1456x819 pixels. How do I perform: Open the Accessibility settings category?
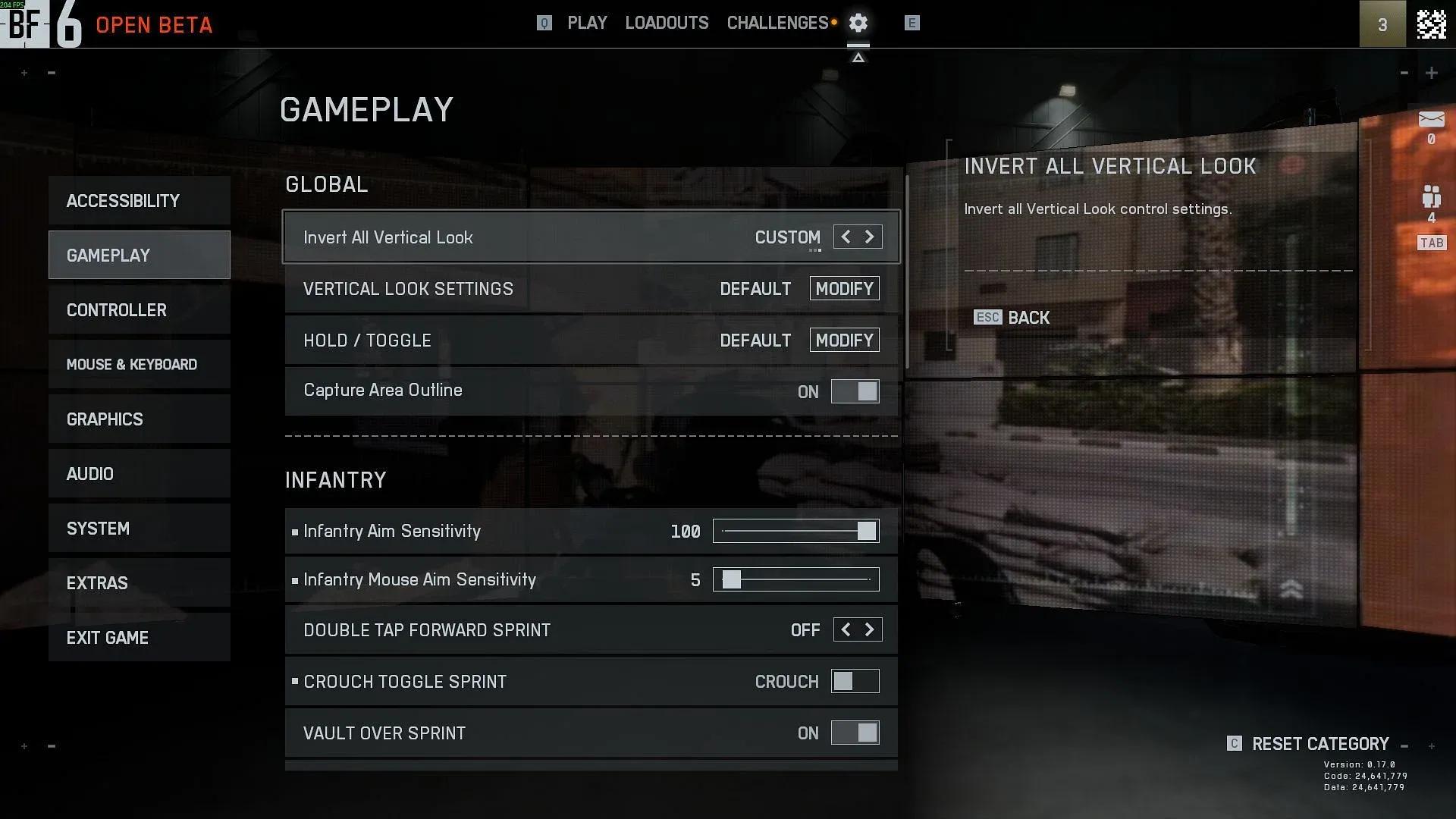coord(139,201)
